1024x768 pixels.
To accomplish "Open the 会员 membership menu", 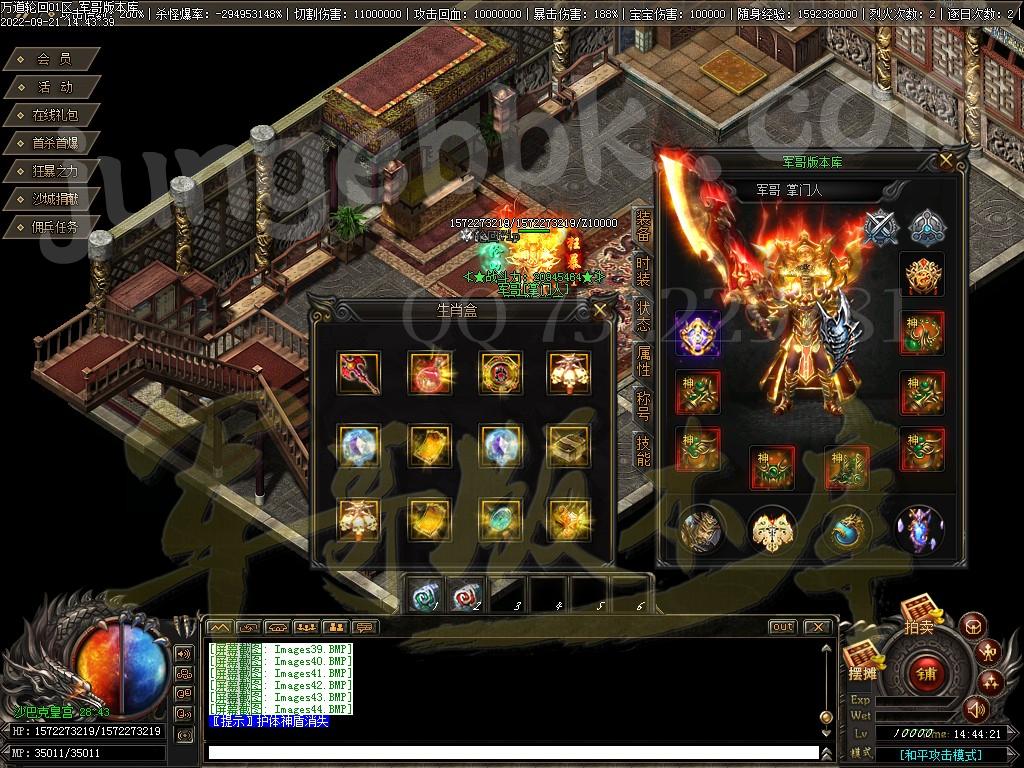I will (x=54, y=60).
